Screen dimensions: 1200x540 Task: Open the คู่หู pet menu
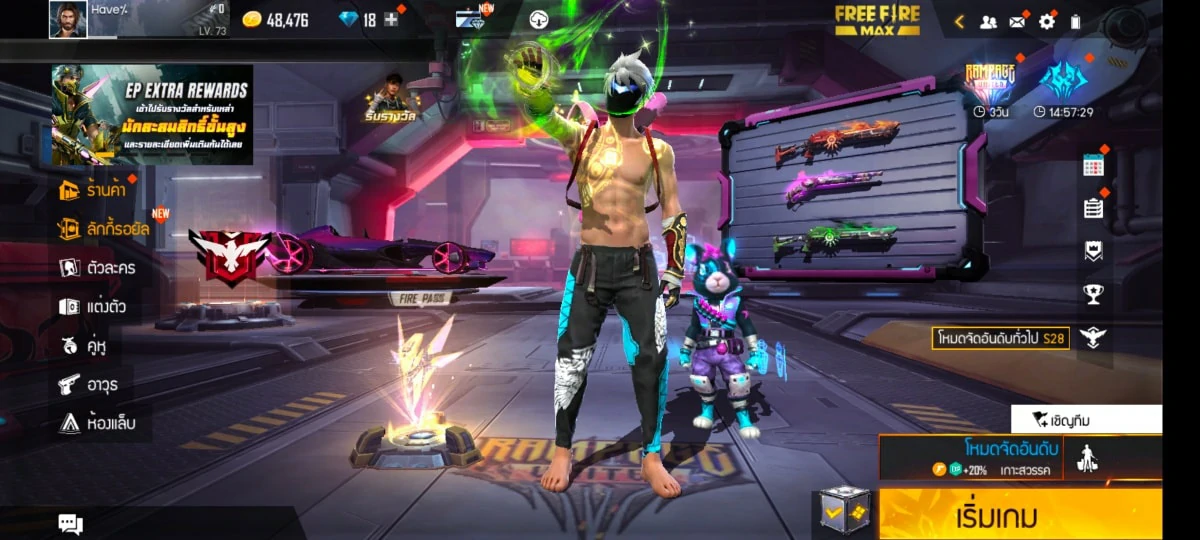[x=84, y=346]
